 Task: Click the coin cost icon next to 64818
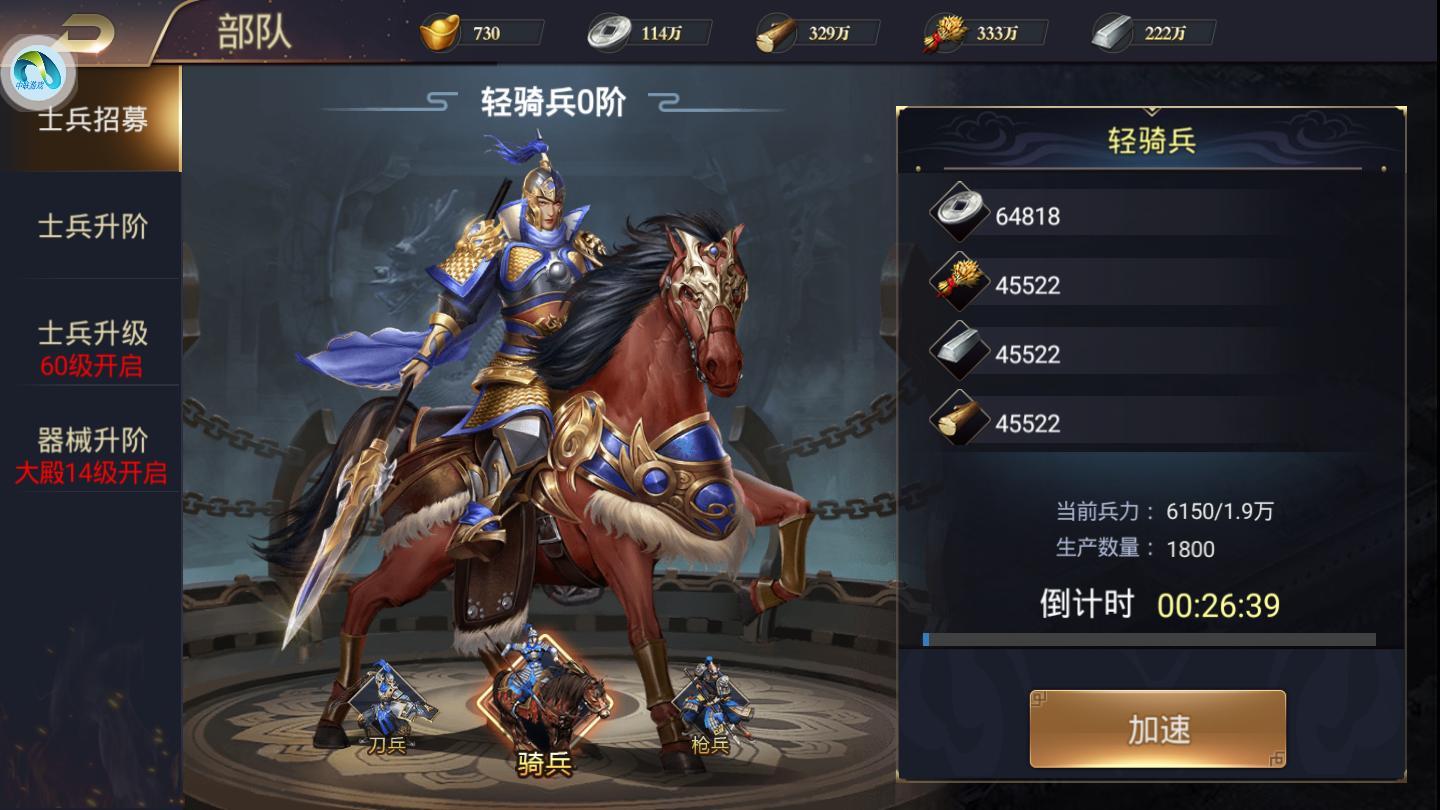click(x=959, y=213)
